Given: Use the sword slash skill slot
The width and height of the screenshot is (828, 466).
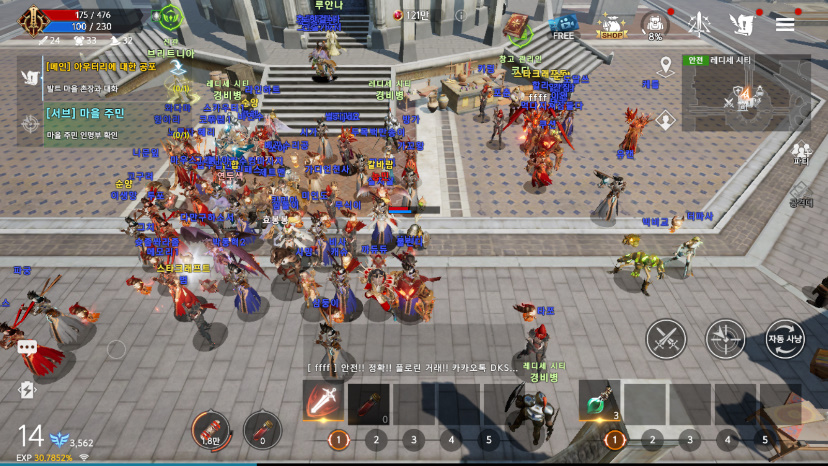Looking at the screenshot, I should 324,402.
